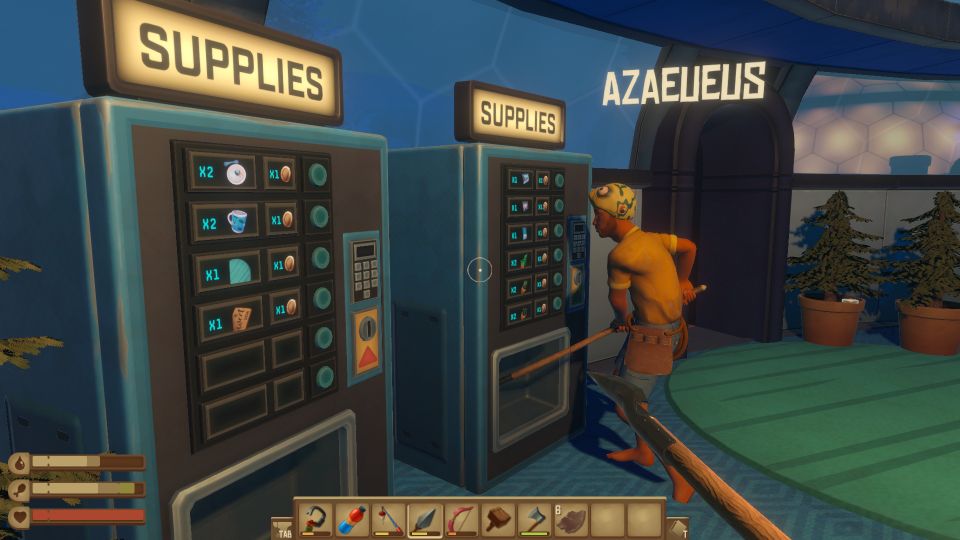Choose the building hammer slot

coord(496,520)
